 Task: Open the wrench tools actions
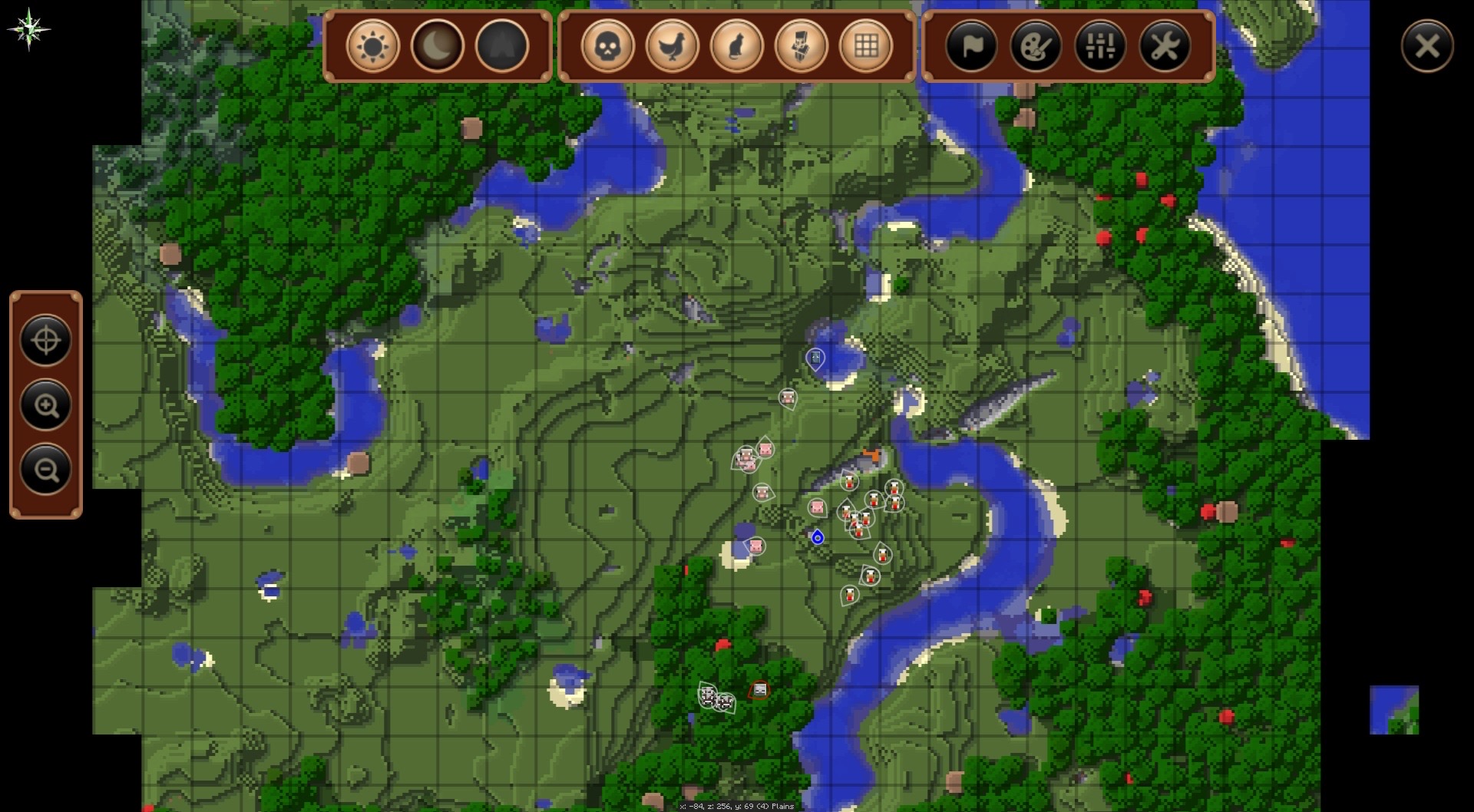point(1165,46)
